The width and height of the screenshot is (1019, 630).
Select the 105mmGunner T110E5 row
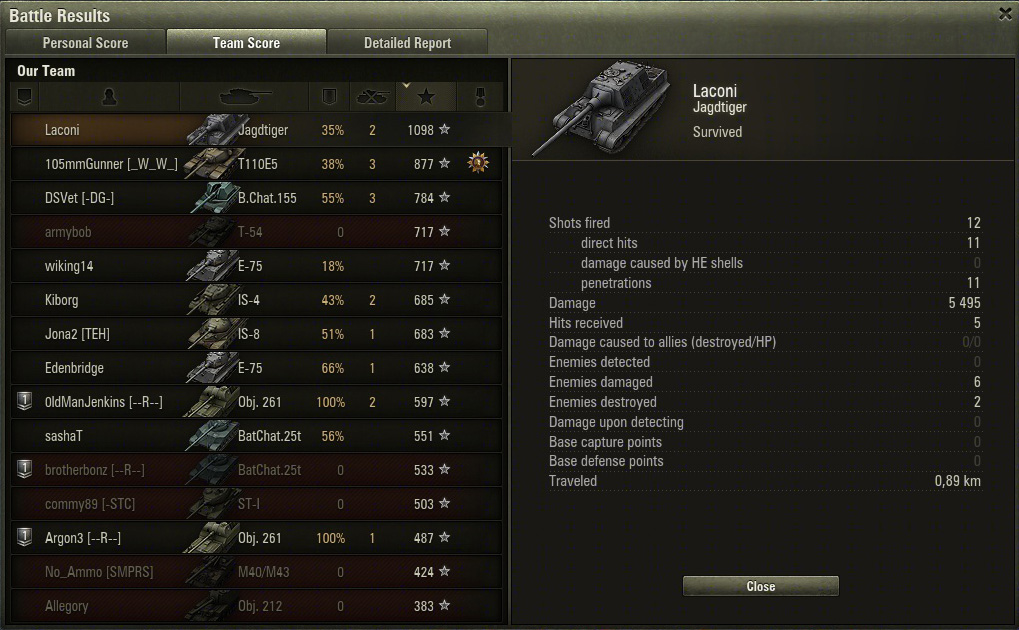point(255,164)
